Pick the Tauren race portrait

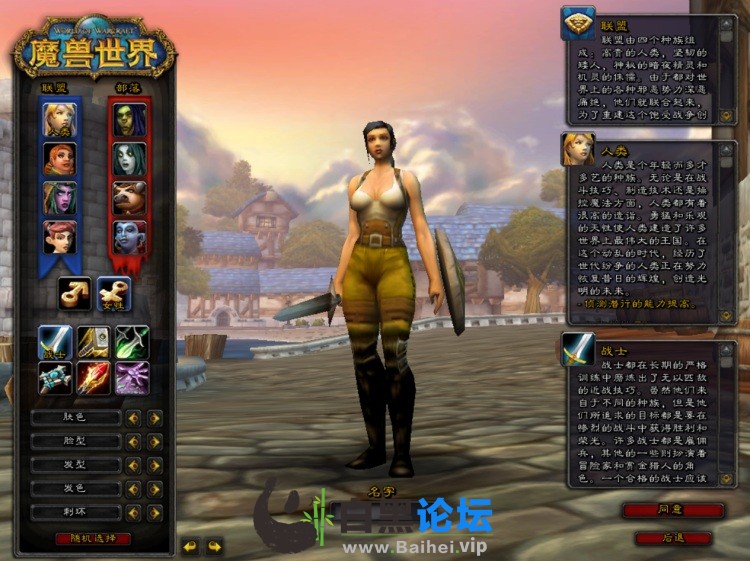point(129,197)
